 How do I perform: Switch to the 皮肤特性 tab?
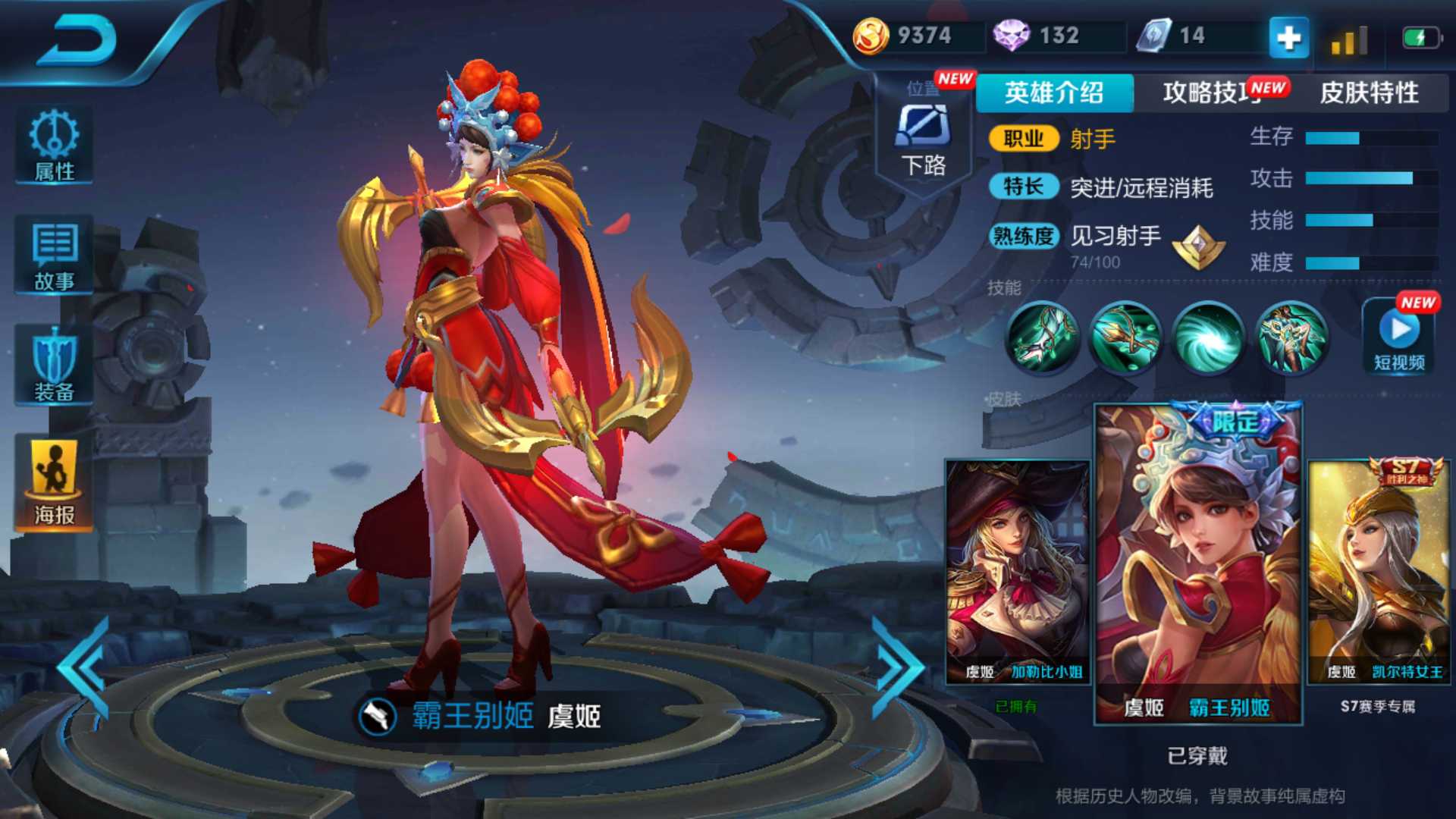click(x=1371, y=93)
